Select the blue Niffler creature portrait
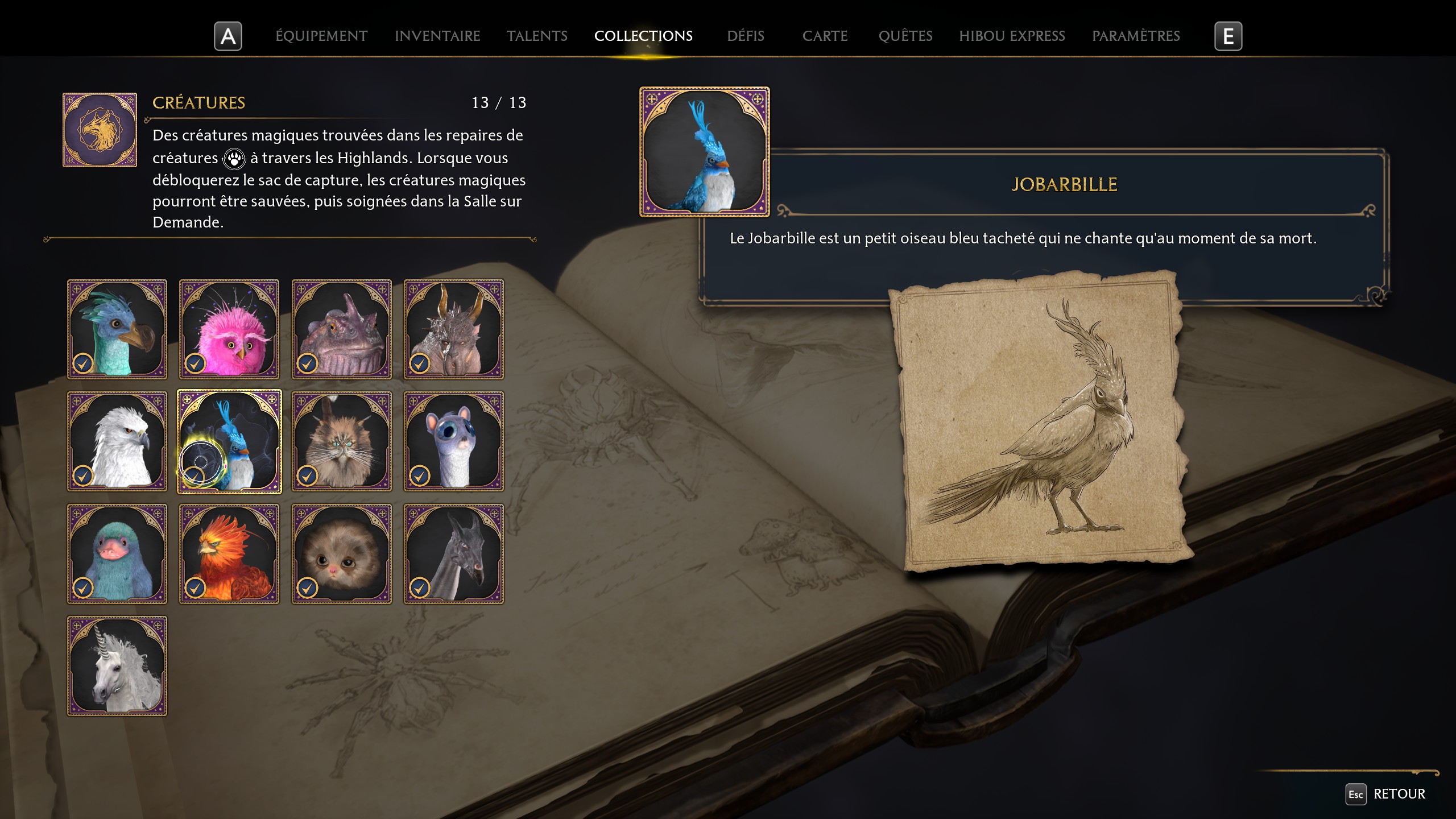 117,553
